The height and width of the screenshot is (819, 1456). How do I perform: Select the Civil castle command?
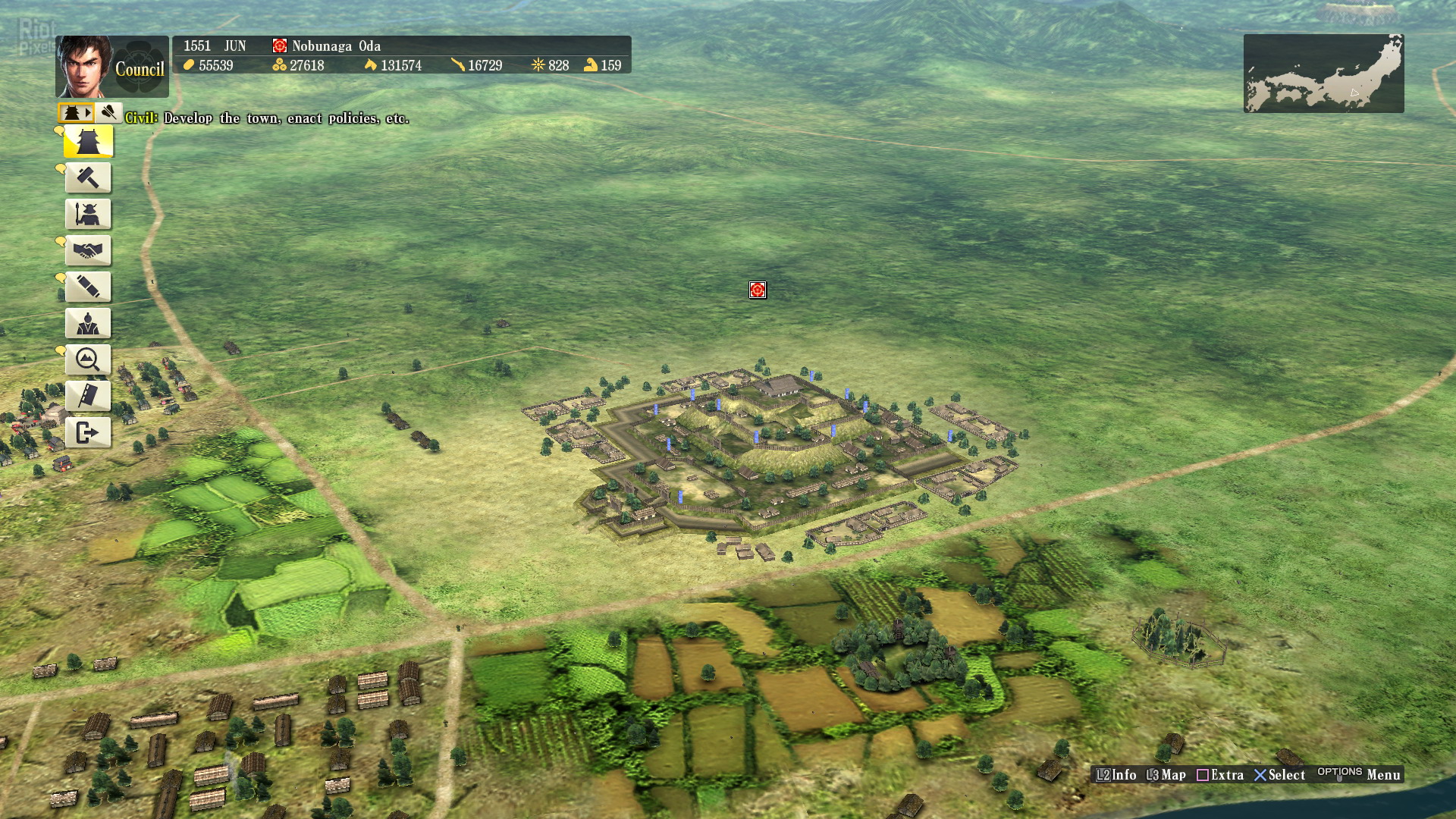click(x=89, y=141)
